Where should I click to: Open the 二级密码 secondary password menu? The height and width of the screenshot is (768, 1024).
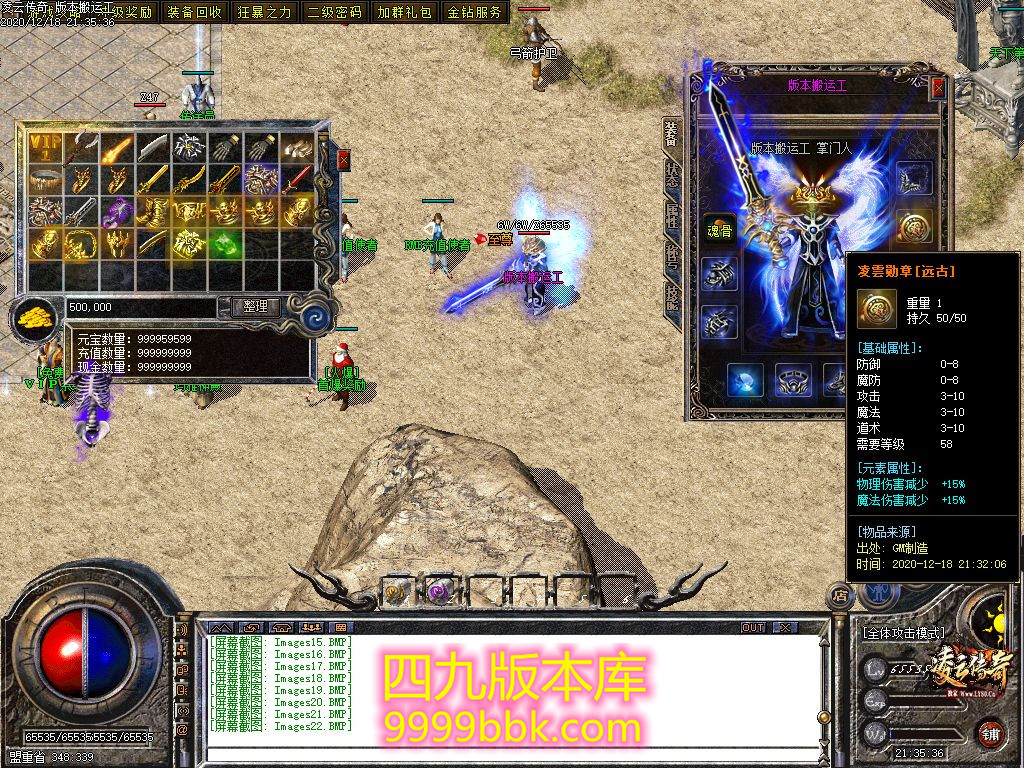pos(335,12)
